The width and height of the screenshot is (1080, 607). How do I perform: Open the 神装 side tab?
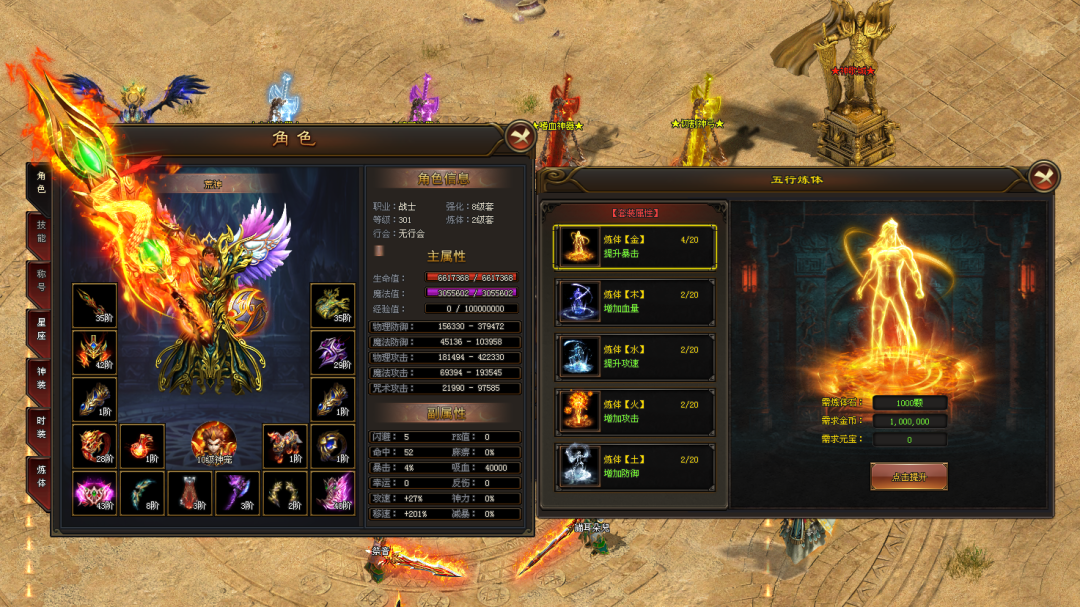click(x=41, y=378)
